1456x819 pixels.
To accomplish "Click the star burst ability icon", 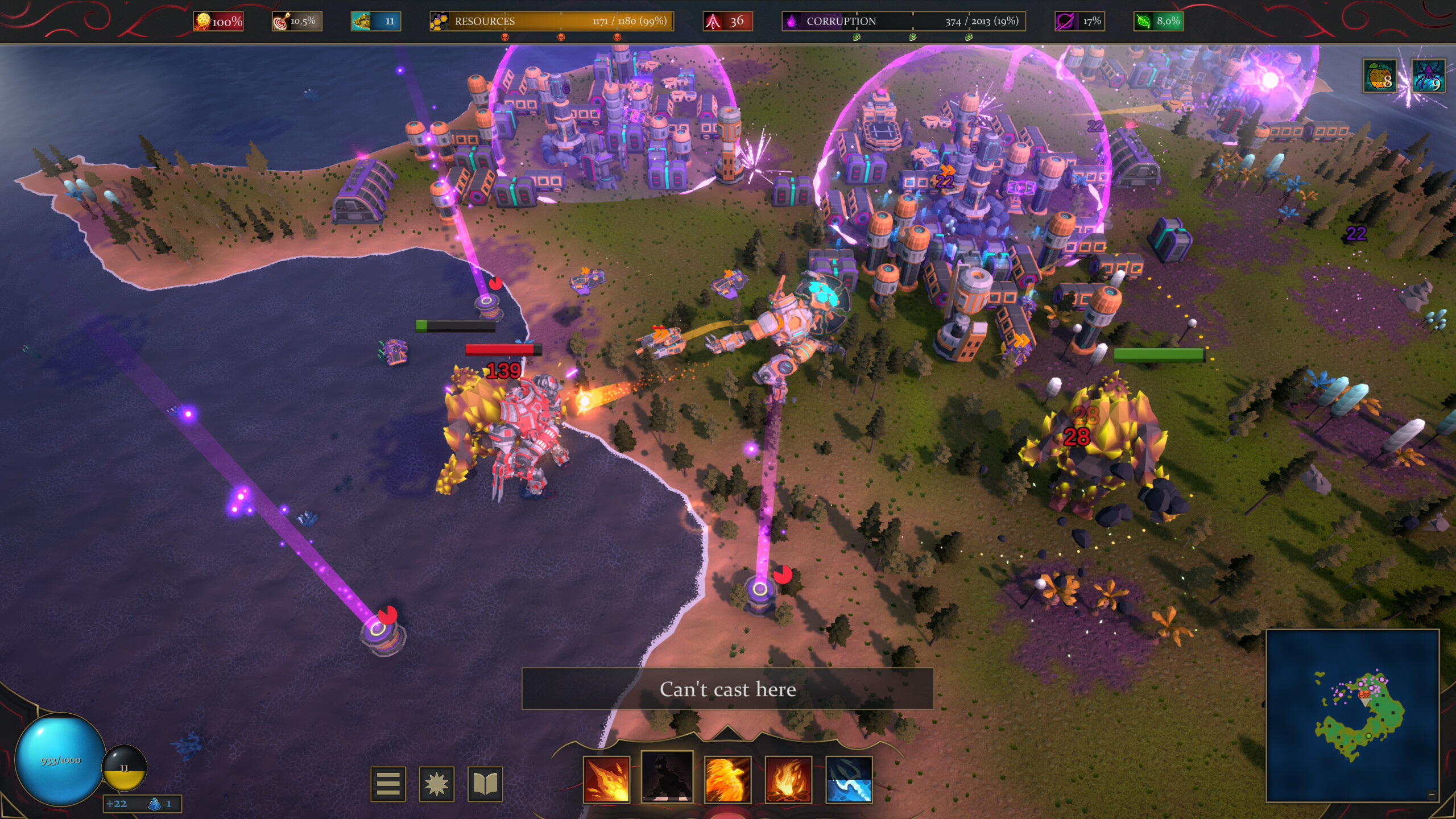I will click(436, 783).
